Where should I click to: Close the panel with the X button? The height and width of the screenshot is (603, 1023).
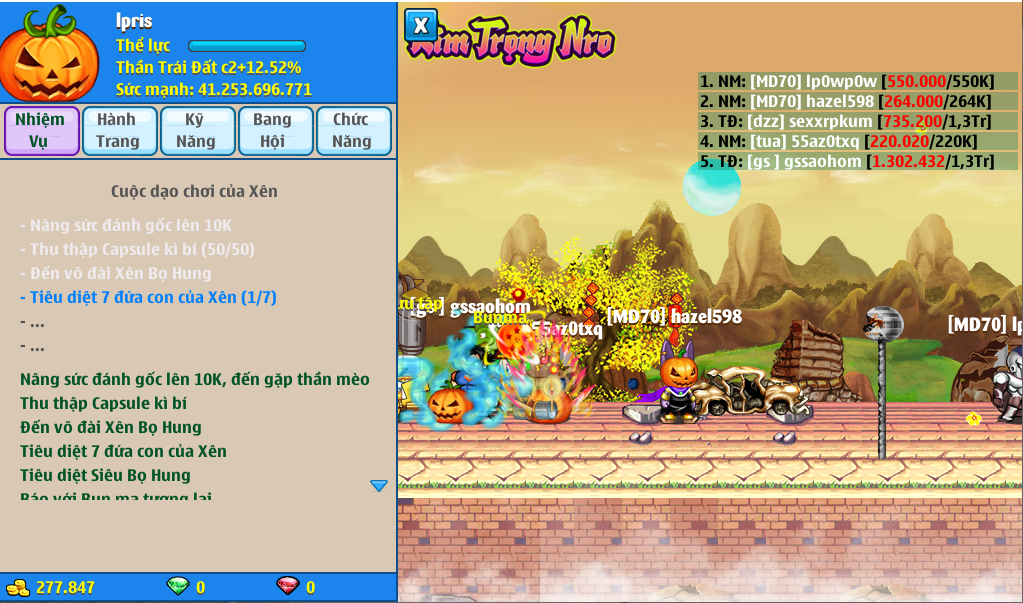(421, 25)
